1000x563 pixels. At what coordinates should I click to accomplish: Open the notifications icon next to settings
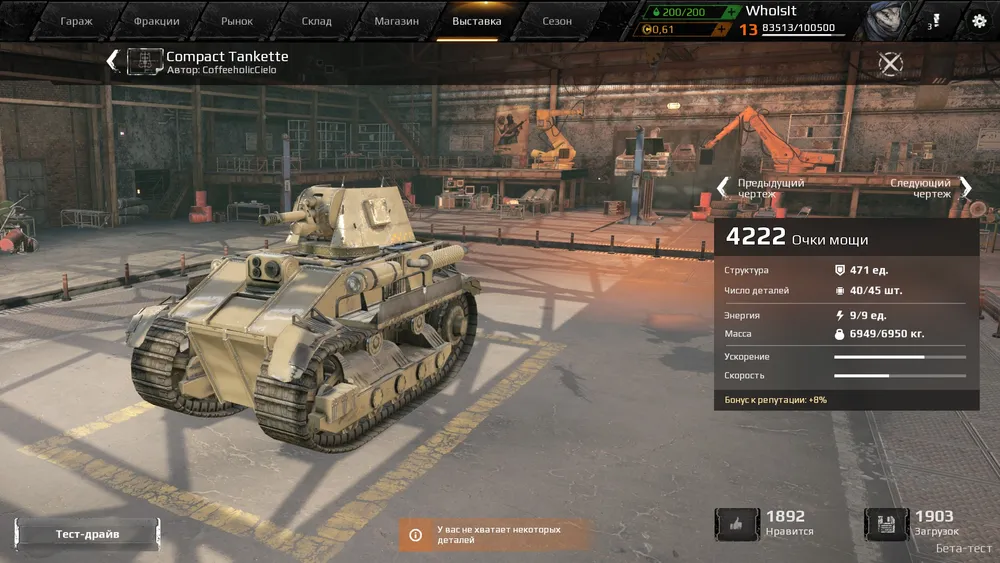[x=934, y=21]
